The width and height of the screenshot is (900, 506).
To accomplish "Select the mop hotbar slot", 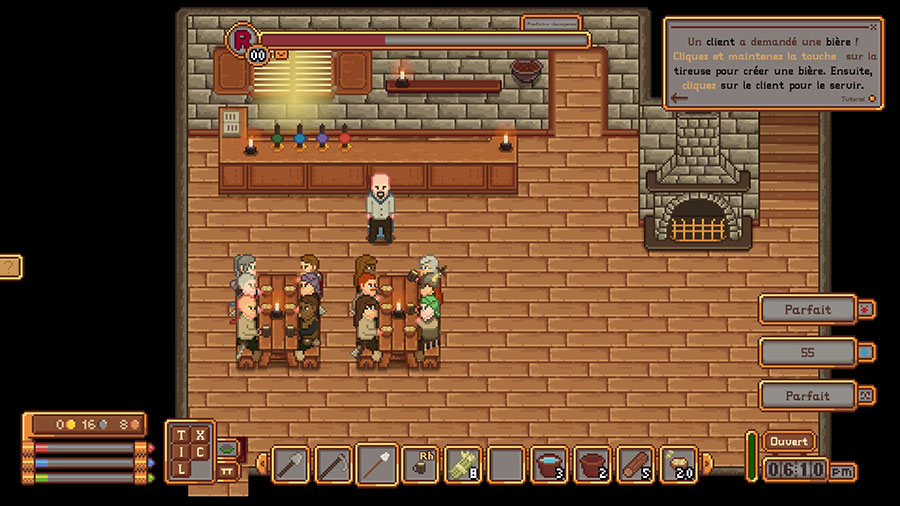I will point(376,465).
